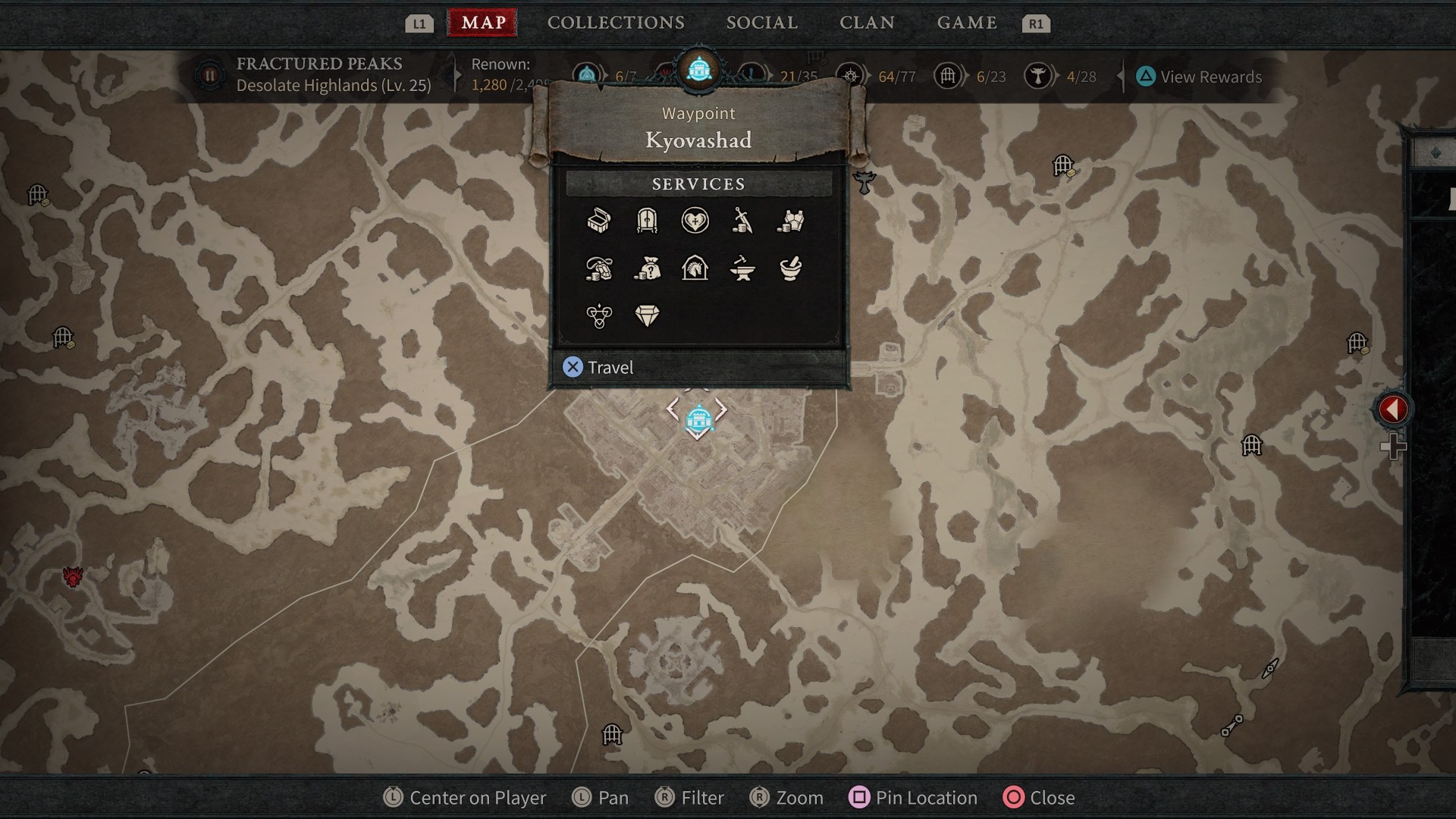Open the SOCIAL menu tab
The height and width of the screenshot is (819, 1456).
[x=761, y=22]
